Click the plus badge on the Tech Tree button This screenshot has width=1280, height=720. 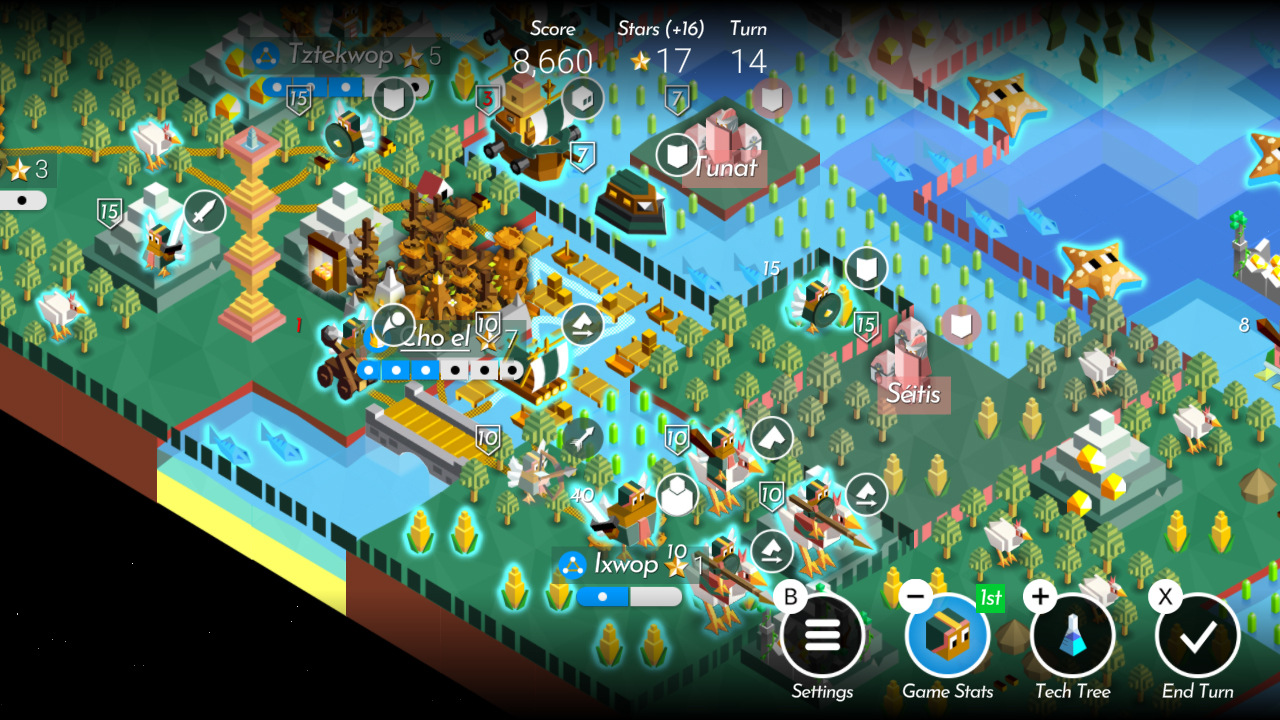[x=1038, y=597]
